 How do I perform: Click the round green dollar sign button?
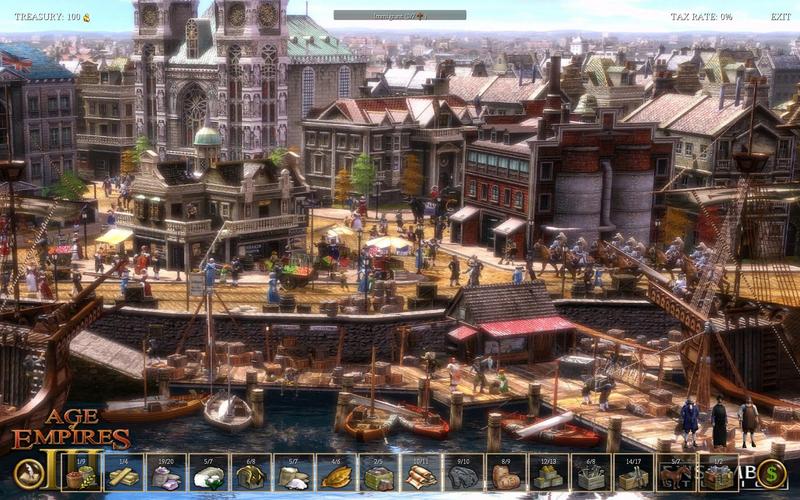(x=770, y=473)
